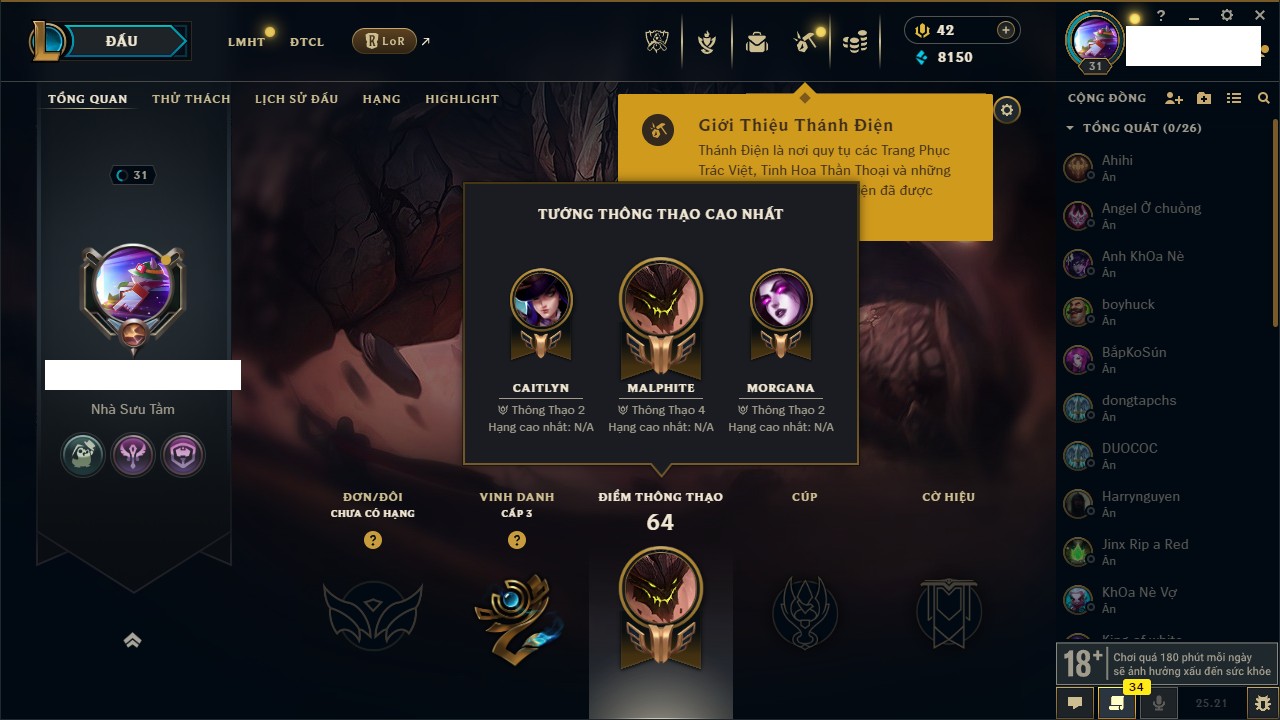Open the Vinh Danh honor emblem
This screenshot has width=1280, height=720.
point(516,613)
